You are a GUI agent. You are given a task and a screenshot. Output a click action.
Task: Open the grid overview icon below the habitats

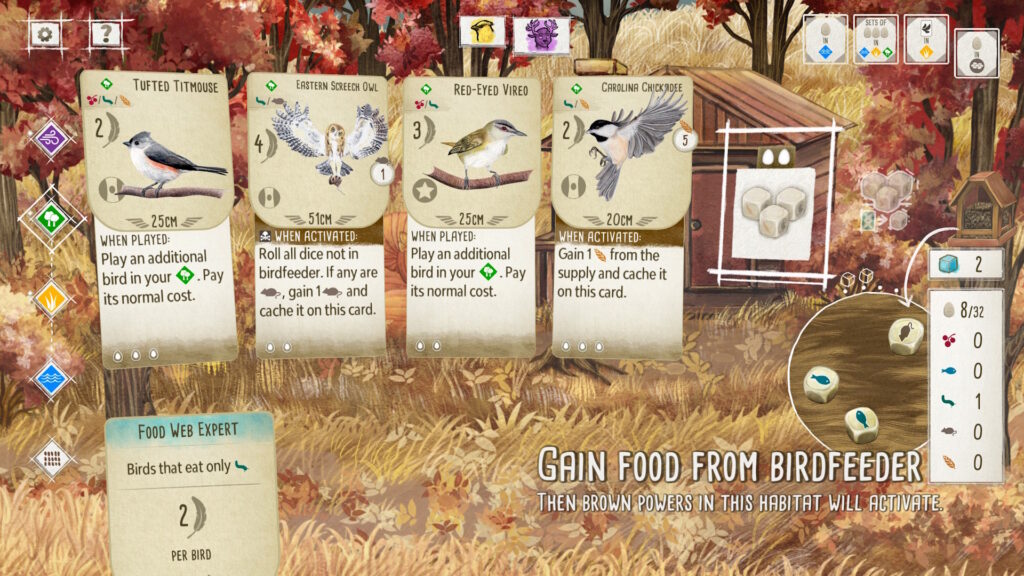51,458
